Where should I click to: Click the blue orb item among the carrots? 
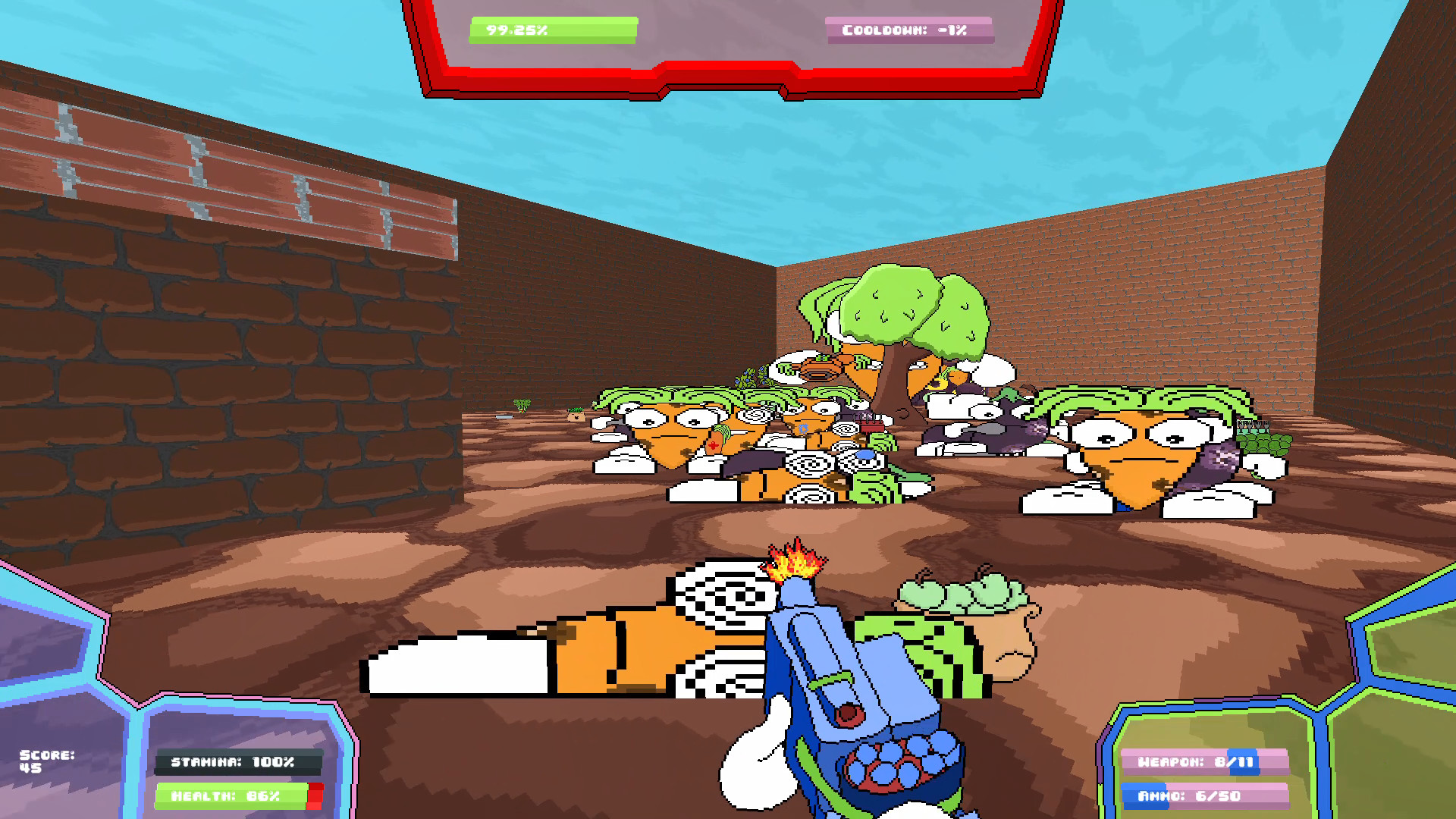coord(865,455)
